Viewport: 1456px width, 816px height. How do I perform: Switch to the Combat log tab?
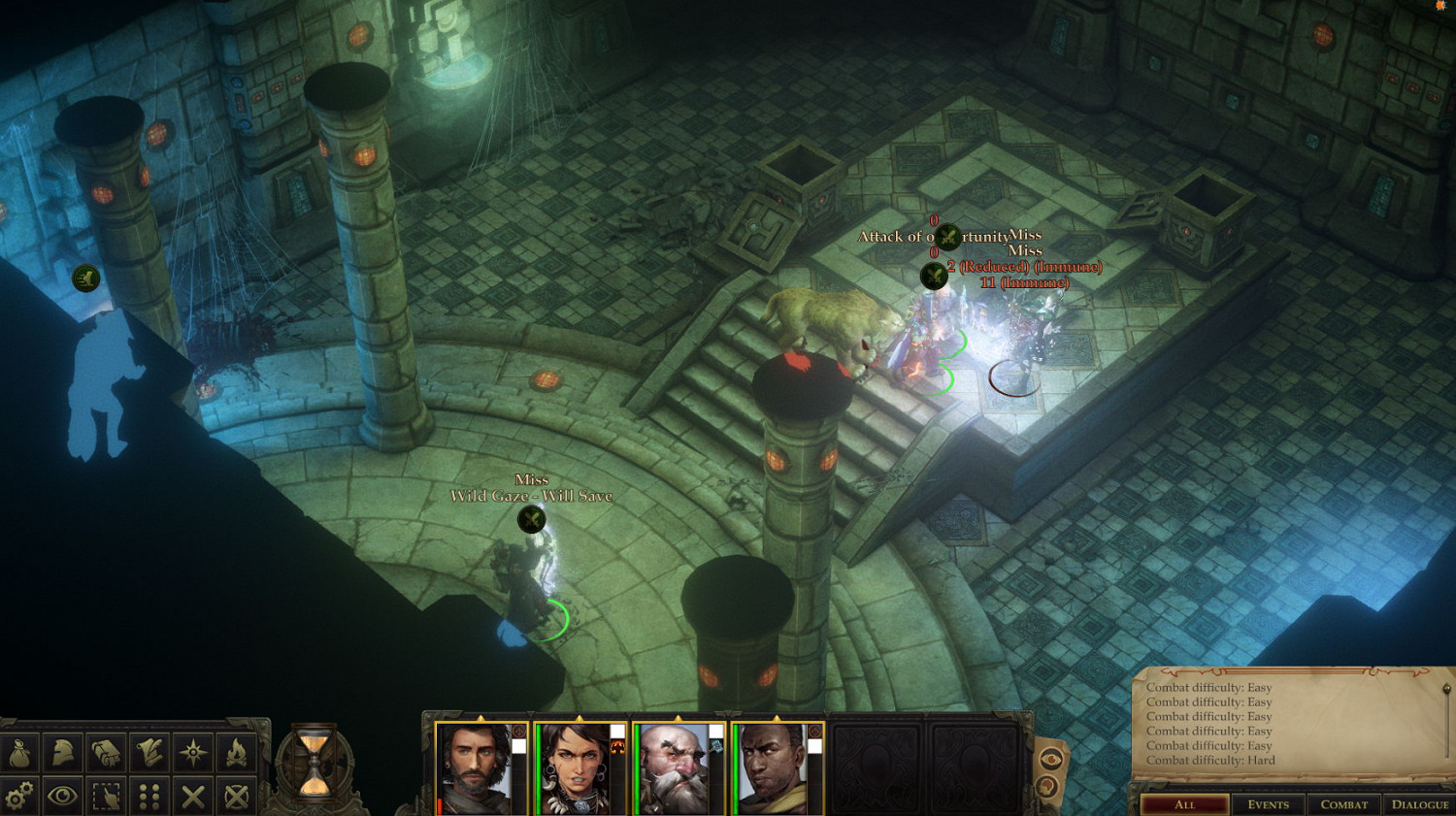(1343, 804)
